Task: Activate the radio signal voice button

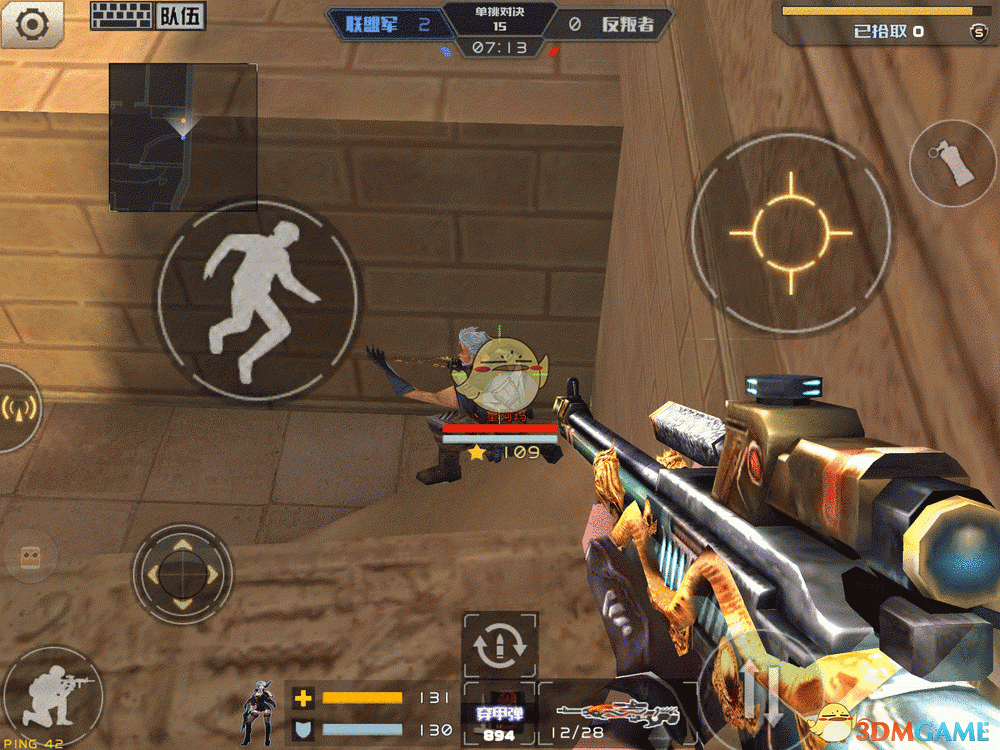Action: pos(17,407)
